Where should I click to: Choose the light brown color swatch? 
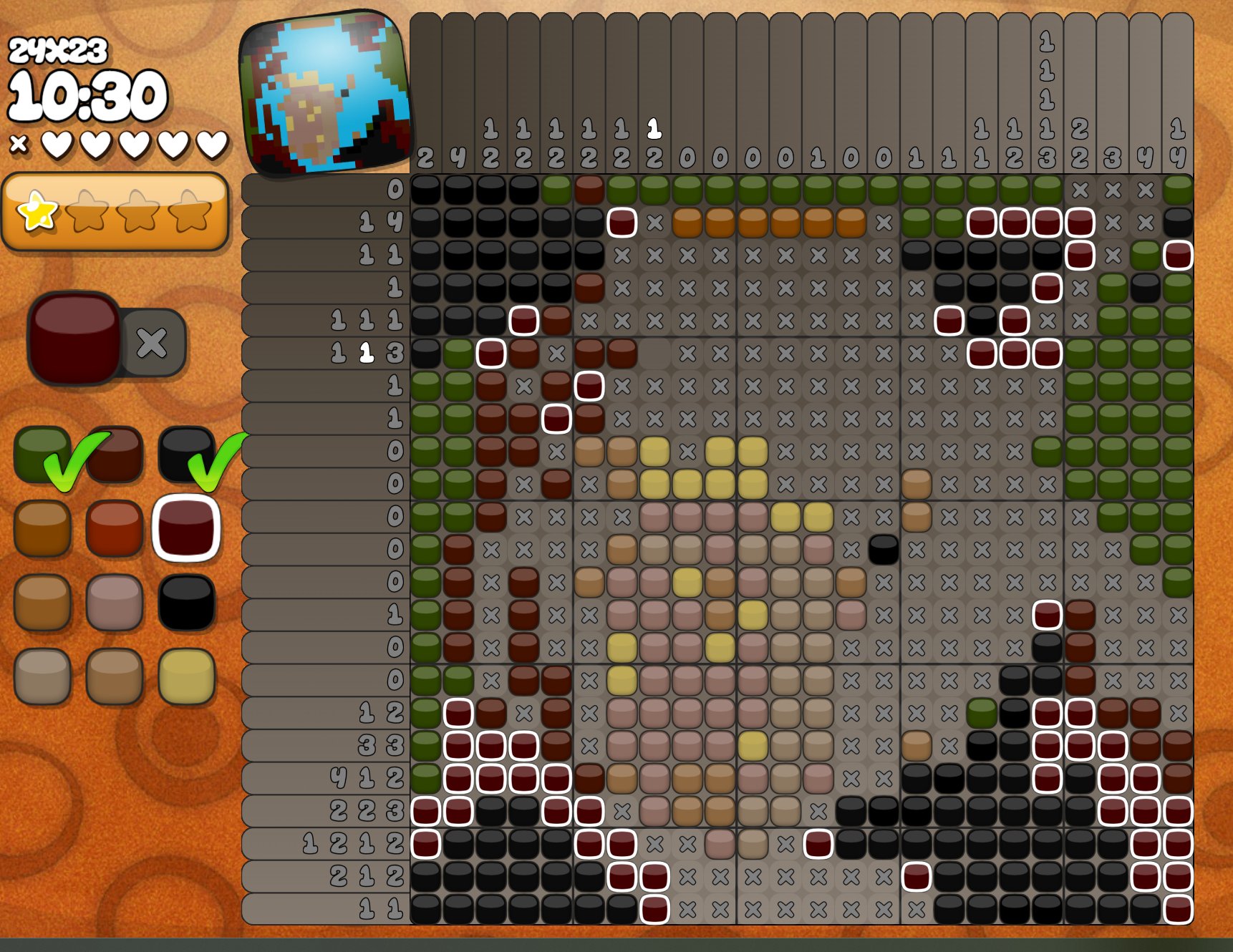115,676
